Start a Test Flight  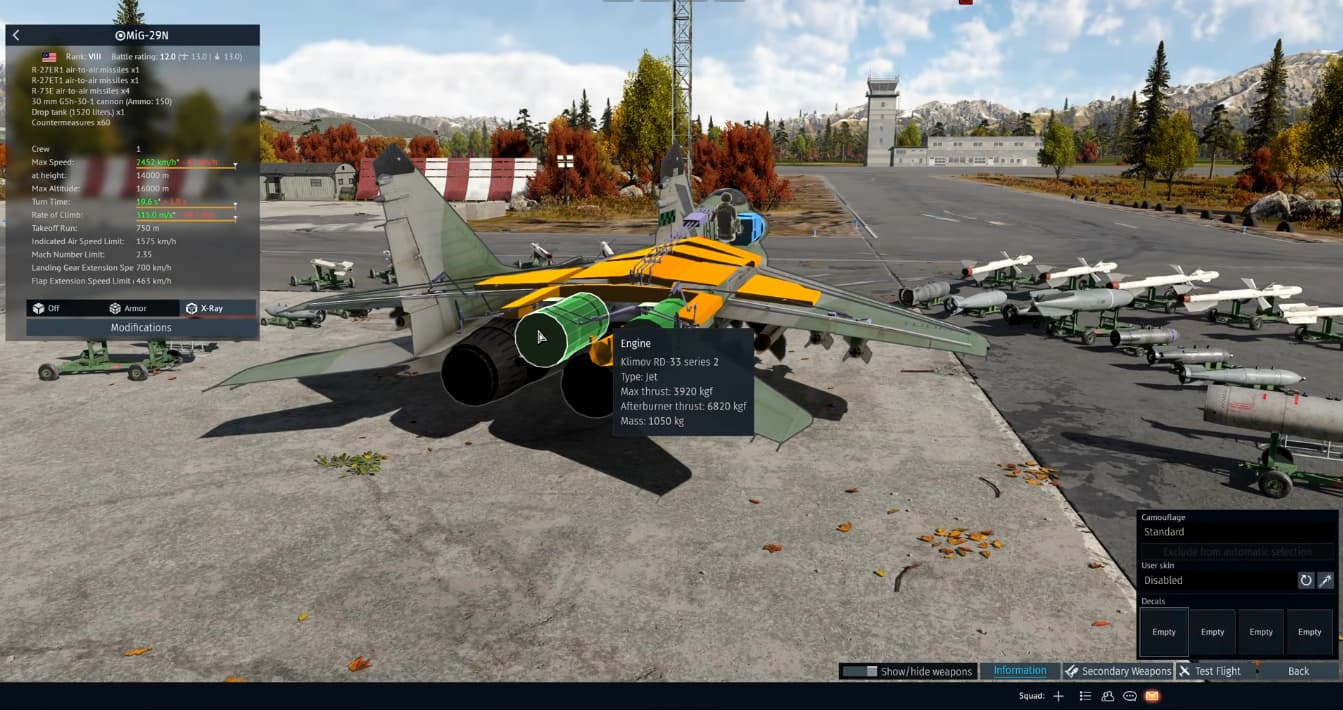tap(1210, 671)
